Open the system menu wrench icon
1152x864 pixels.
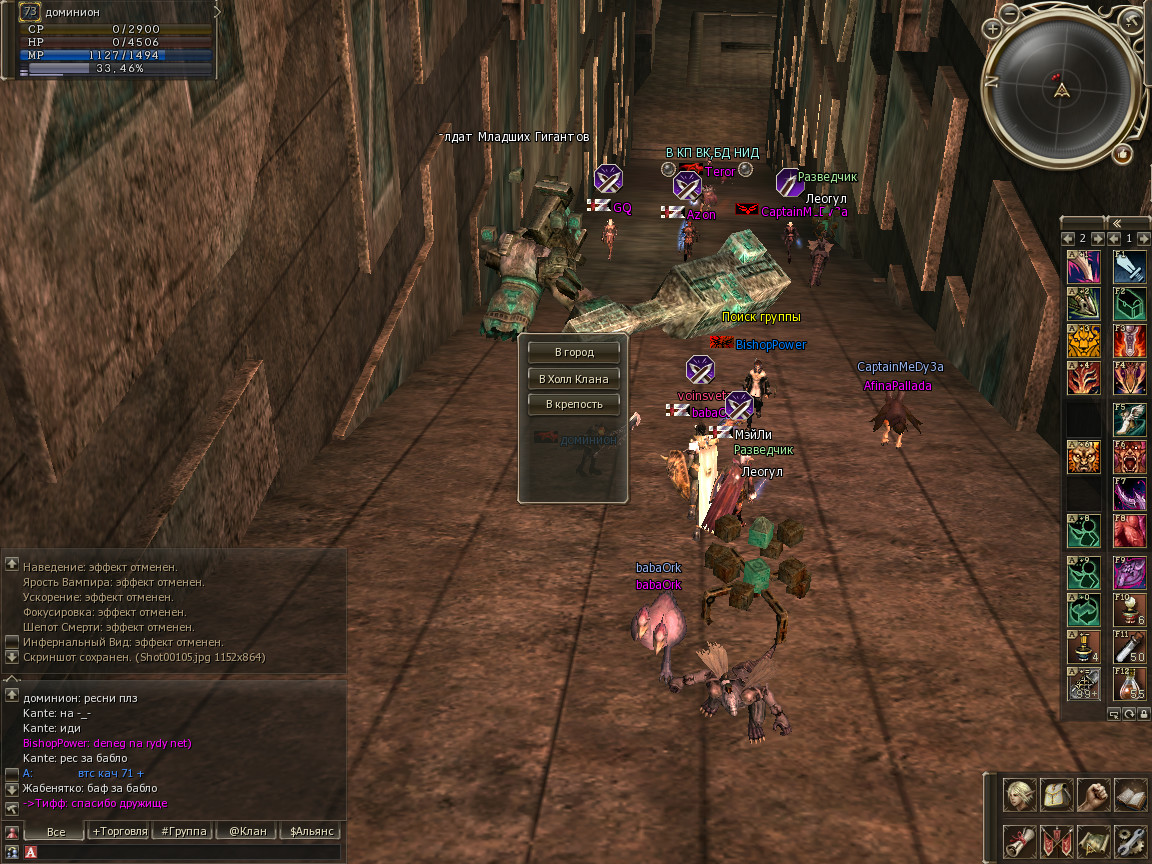1130,840
